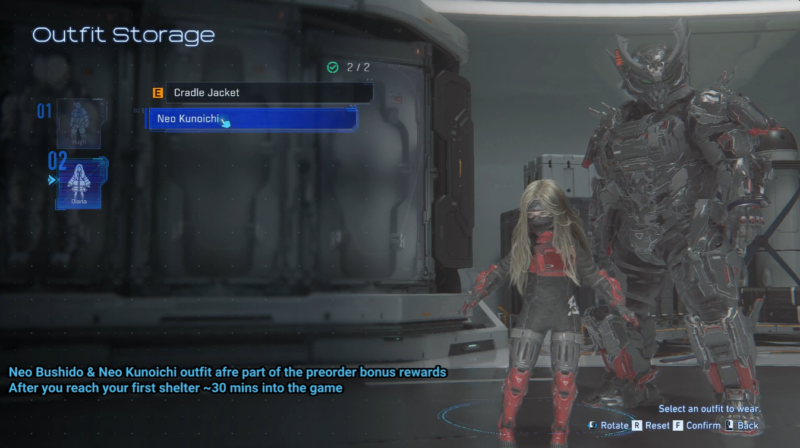Choose the Neo Kunoichi outfit
Screen dimensions: 800x448
click(254, 119)
